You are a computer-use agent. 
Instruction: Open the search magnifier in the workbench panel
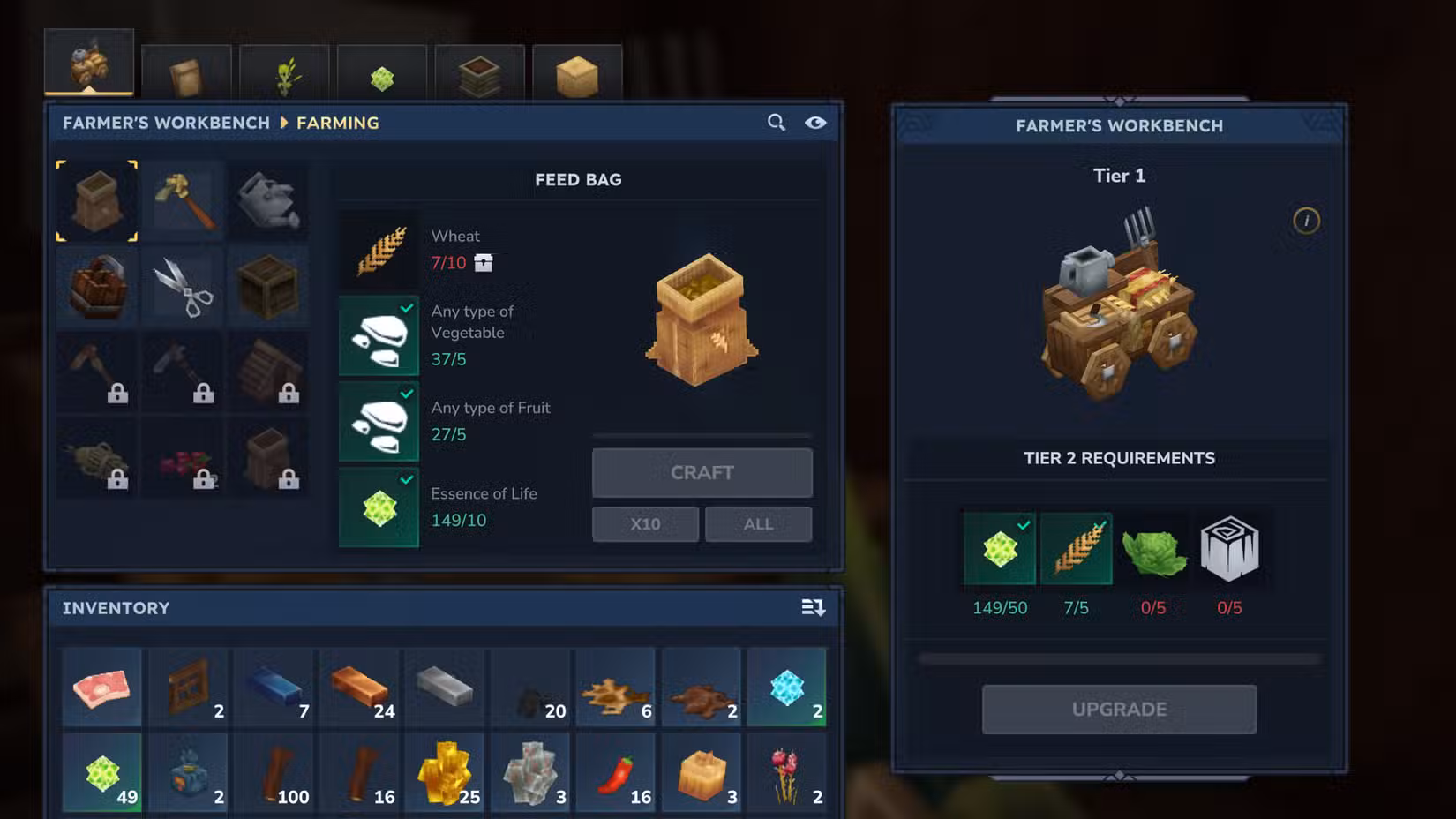point(776,123)
